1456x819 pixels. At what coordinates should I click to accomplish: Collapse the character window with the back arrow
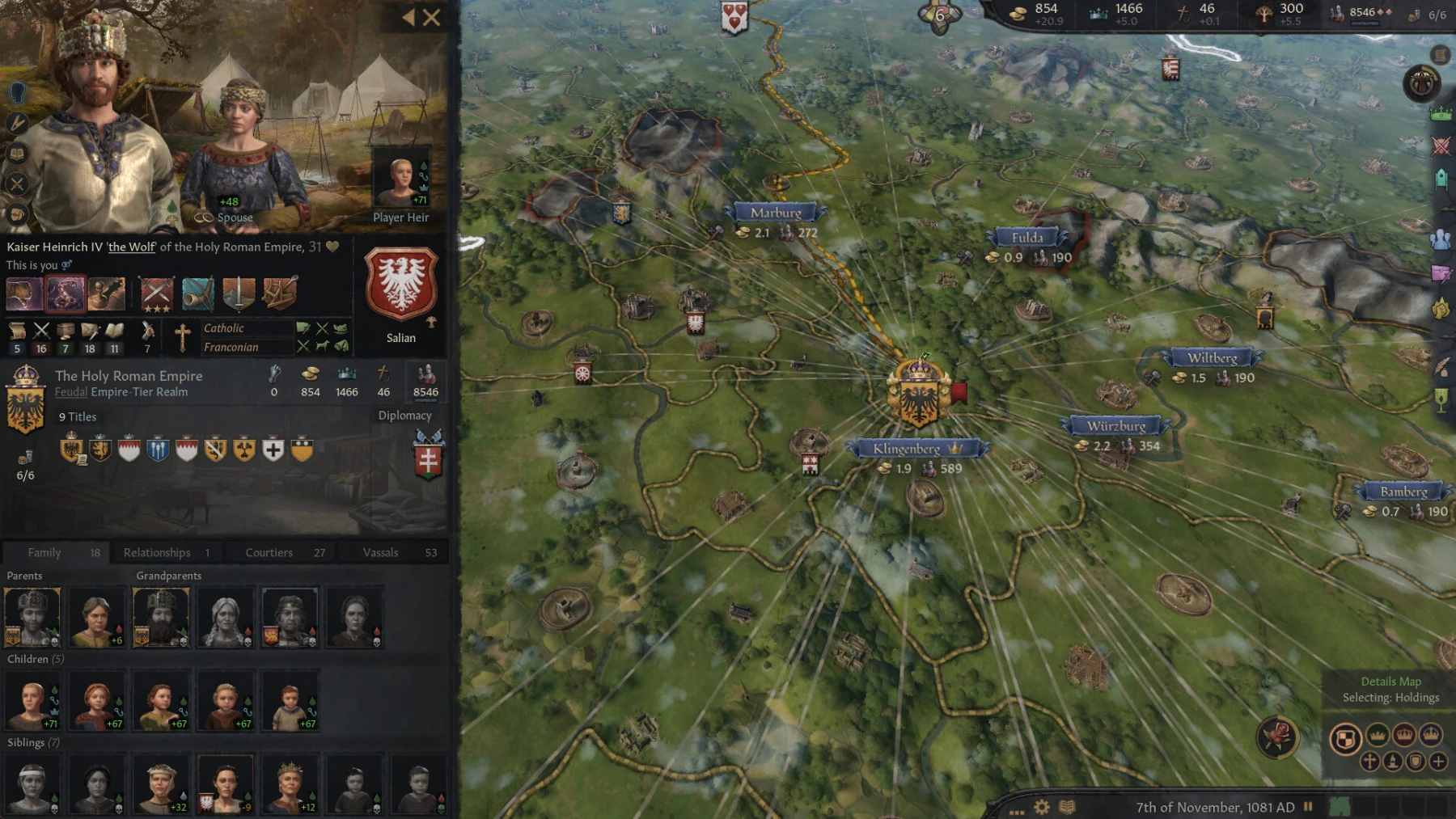point(410,18)
